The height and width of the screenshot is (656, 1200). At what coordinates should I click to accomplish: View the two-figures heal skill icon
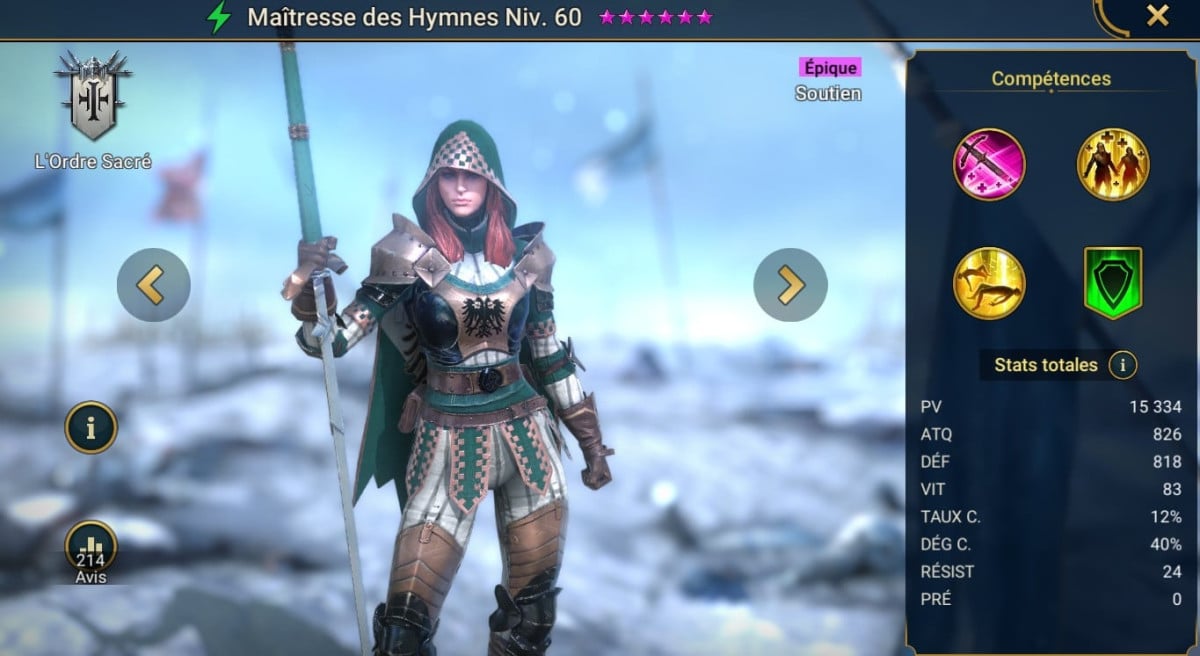[x=1112, y=165]
